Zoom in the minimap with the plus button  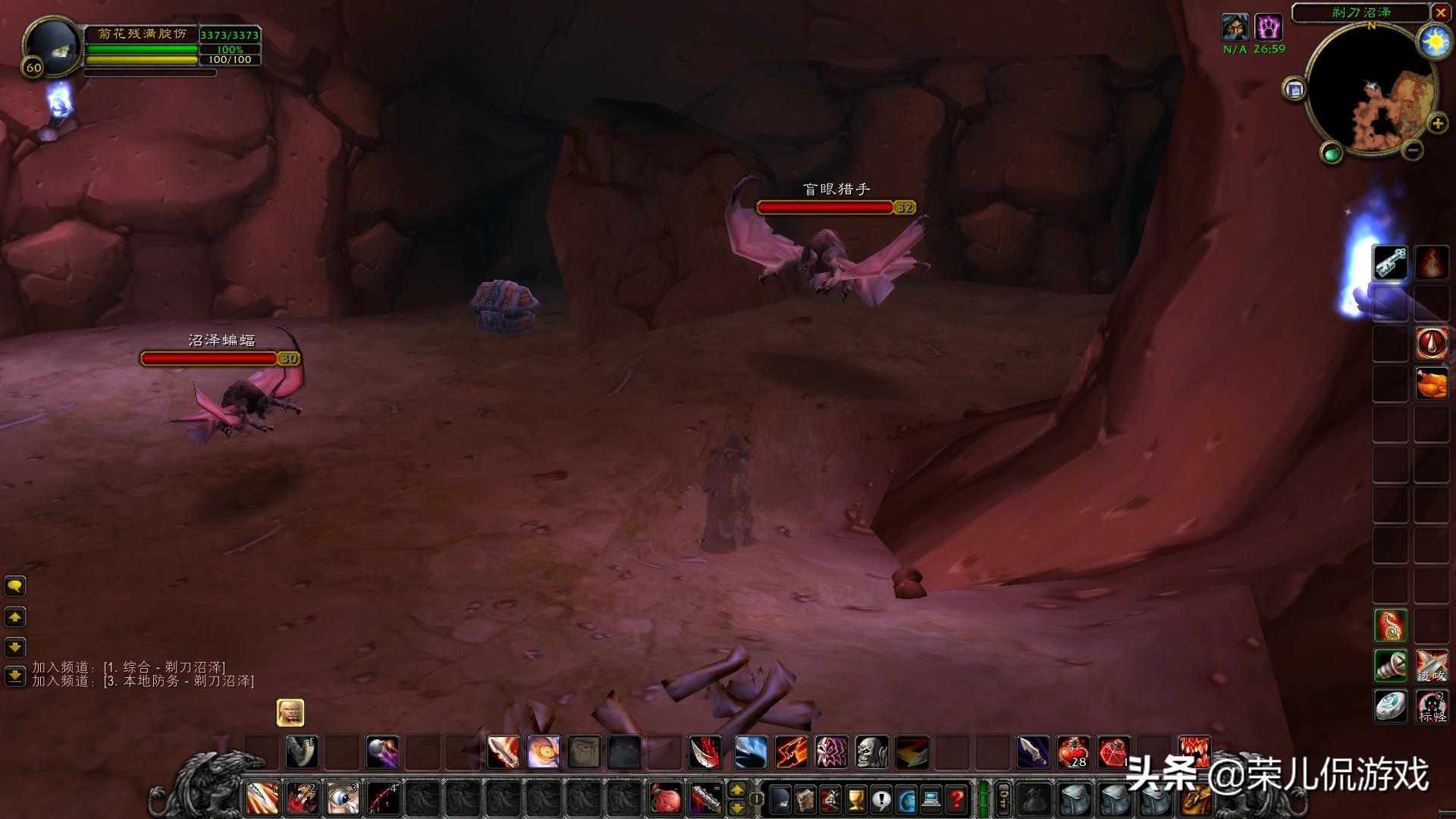(1437, 124)
